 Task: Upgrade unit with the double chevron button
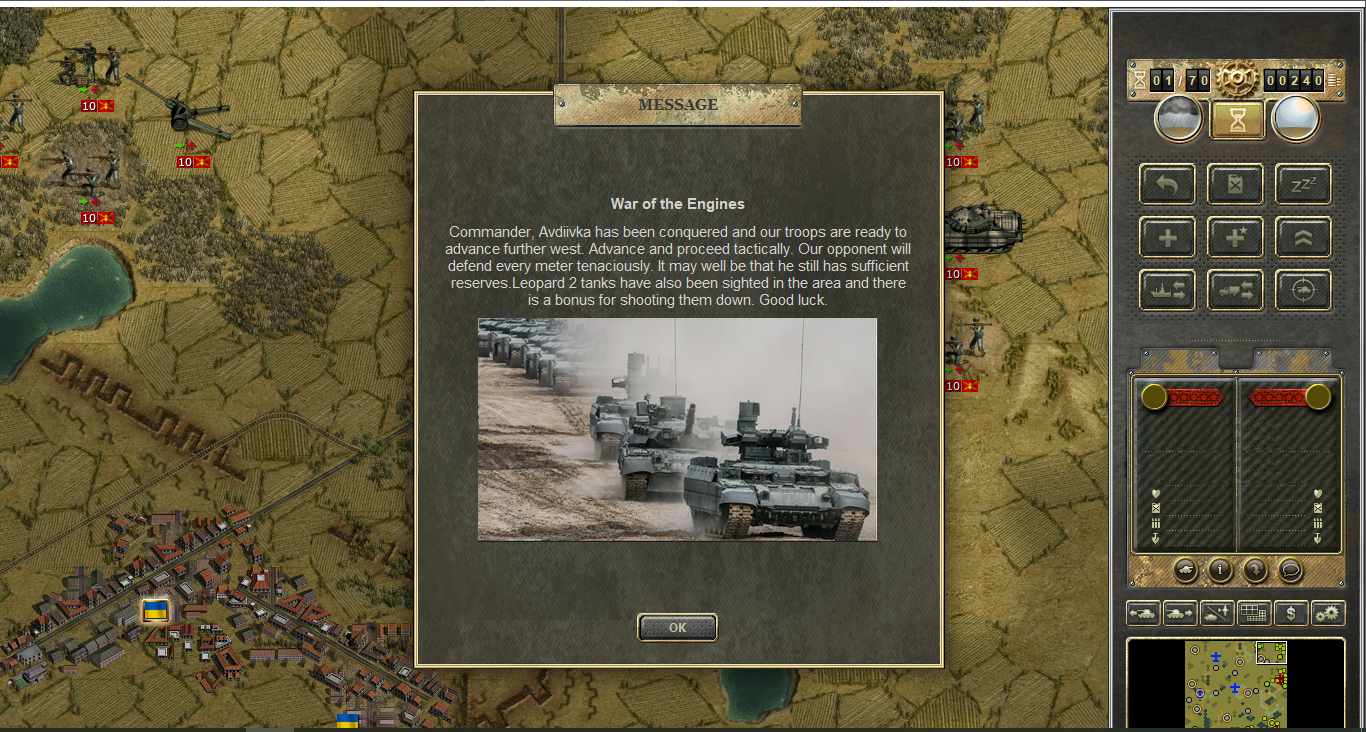coord(1303,237)
